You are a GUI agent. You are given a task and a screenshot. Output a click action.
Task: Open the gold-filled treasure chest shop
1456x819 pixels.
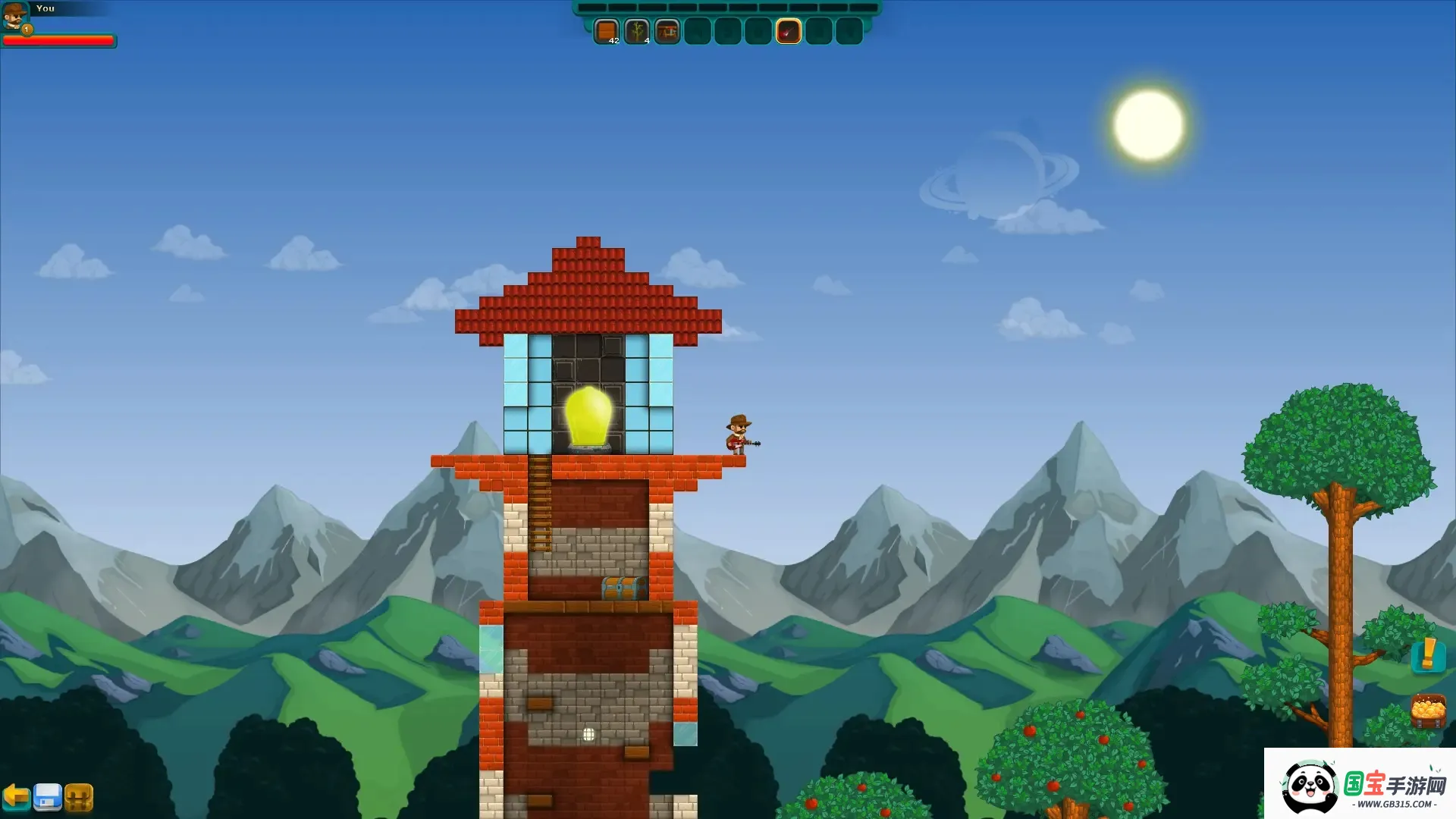click(1428, 711)
